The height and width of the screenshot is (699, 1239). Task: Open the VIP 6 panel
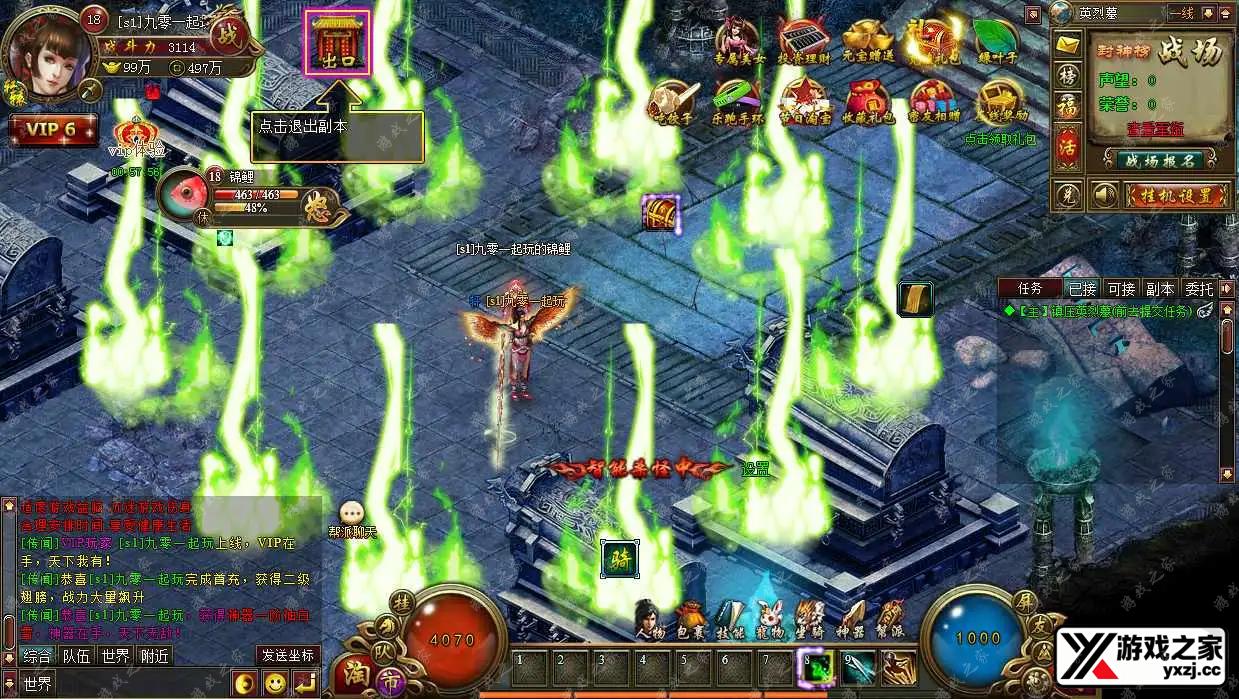pyautogui.click(x=52, y=130)
